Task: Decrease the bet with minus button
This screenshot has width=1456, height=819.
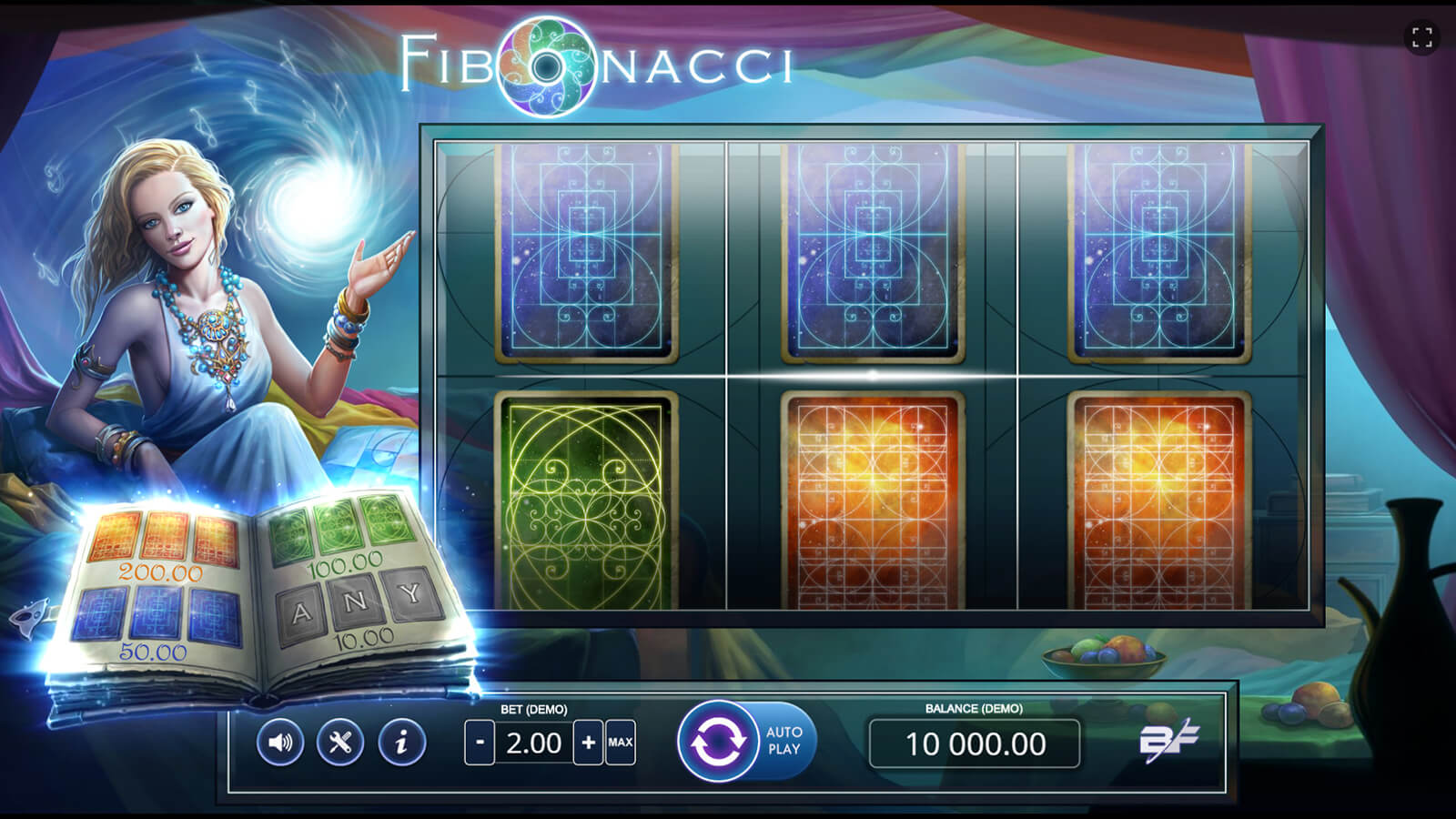Action: (480, 743)
